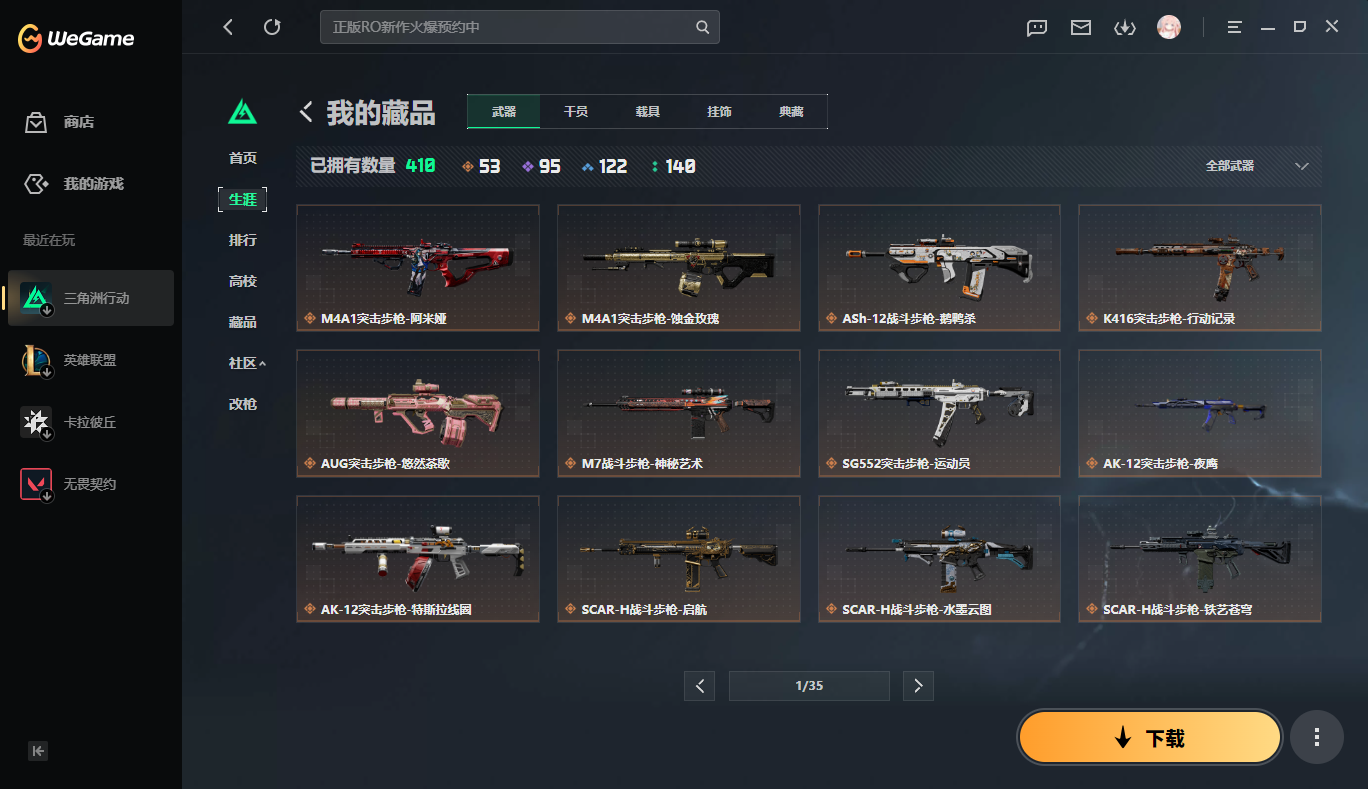Click the user avatar in the title bar
1368x789 pixels.
[1168, 28]
